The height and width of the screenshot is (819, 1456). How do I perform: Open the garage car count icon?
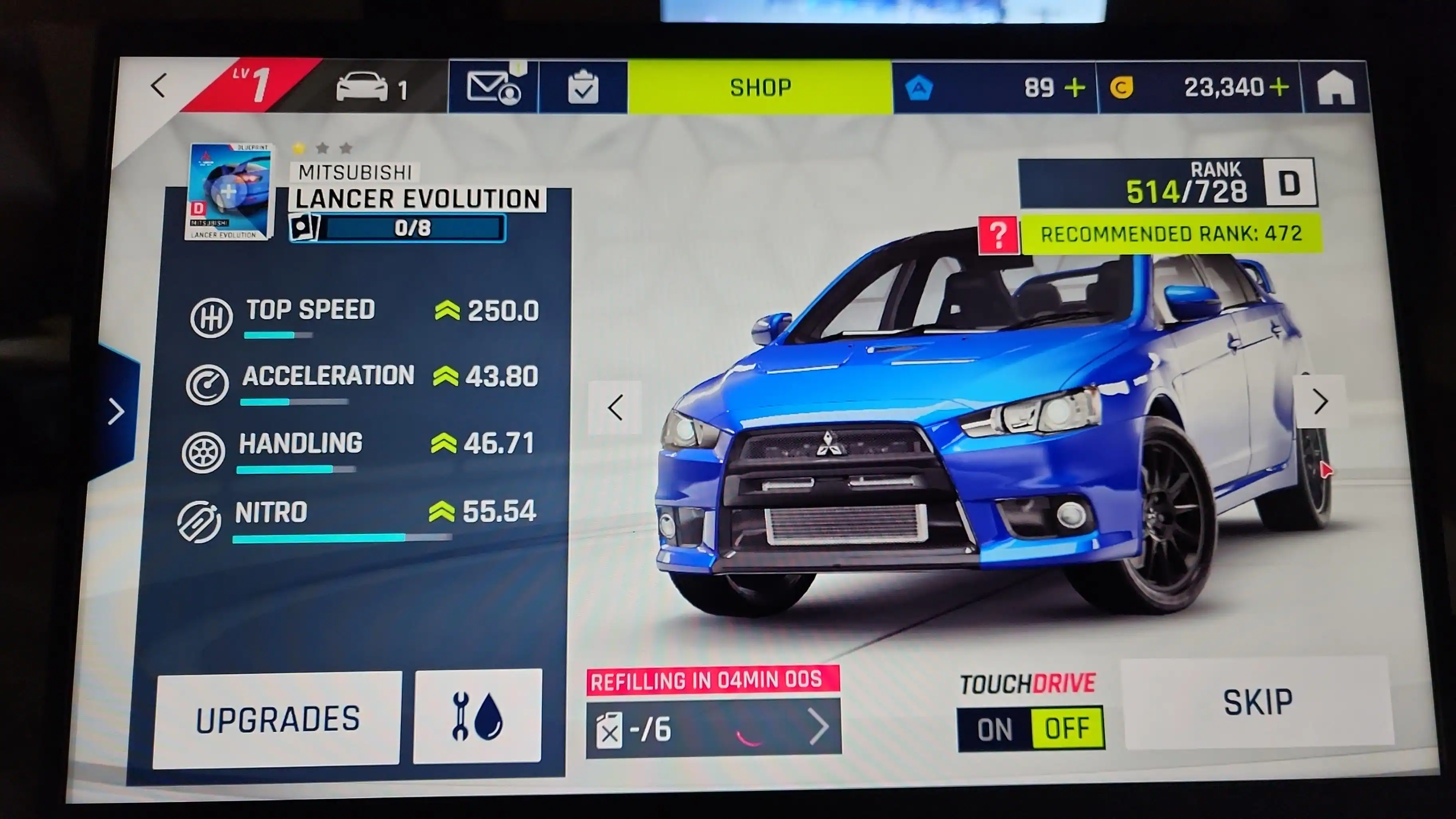point(370,88)
